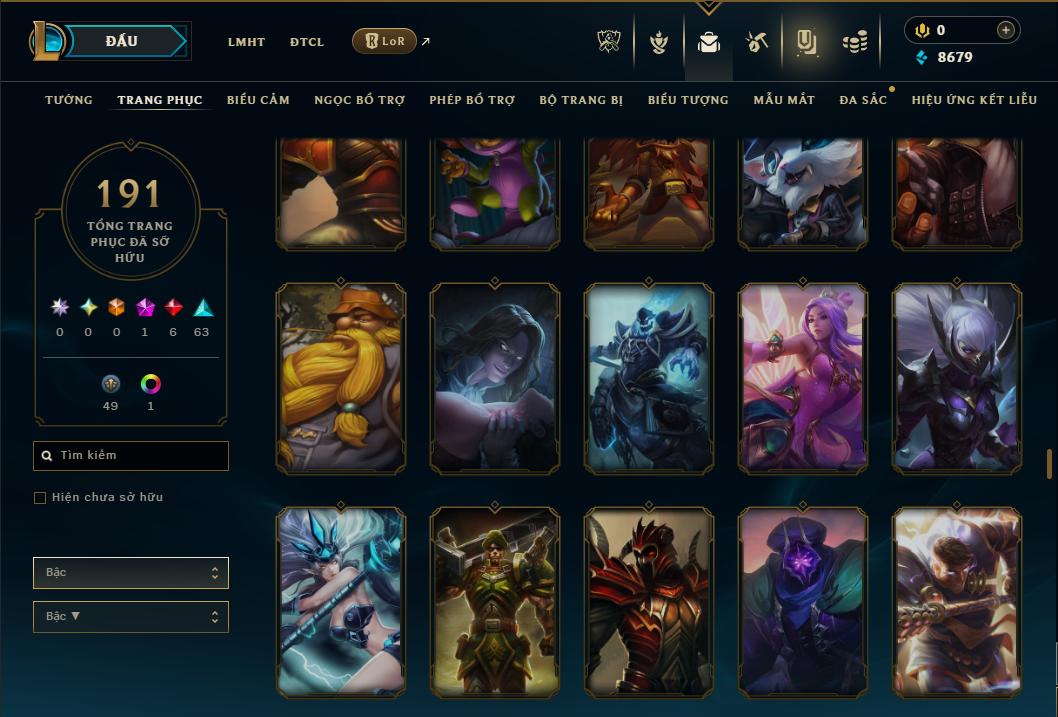Screen dimensions: 1058x717
Task: Show the BIỂU TƯỢNG tab
Action: (x=688, y=100)
